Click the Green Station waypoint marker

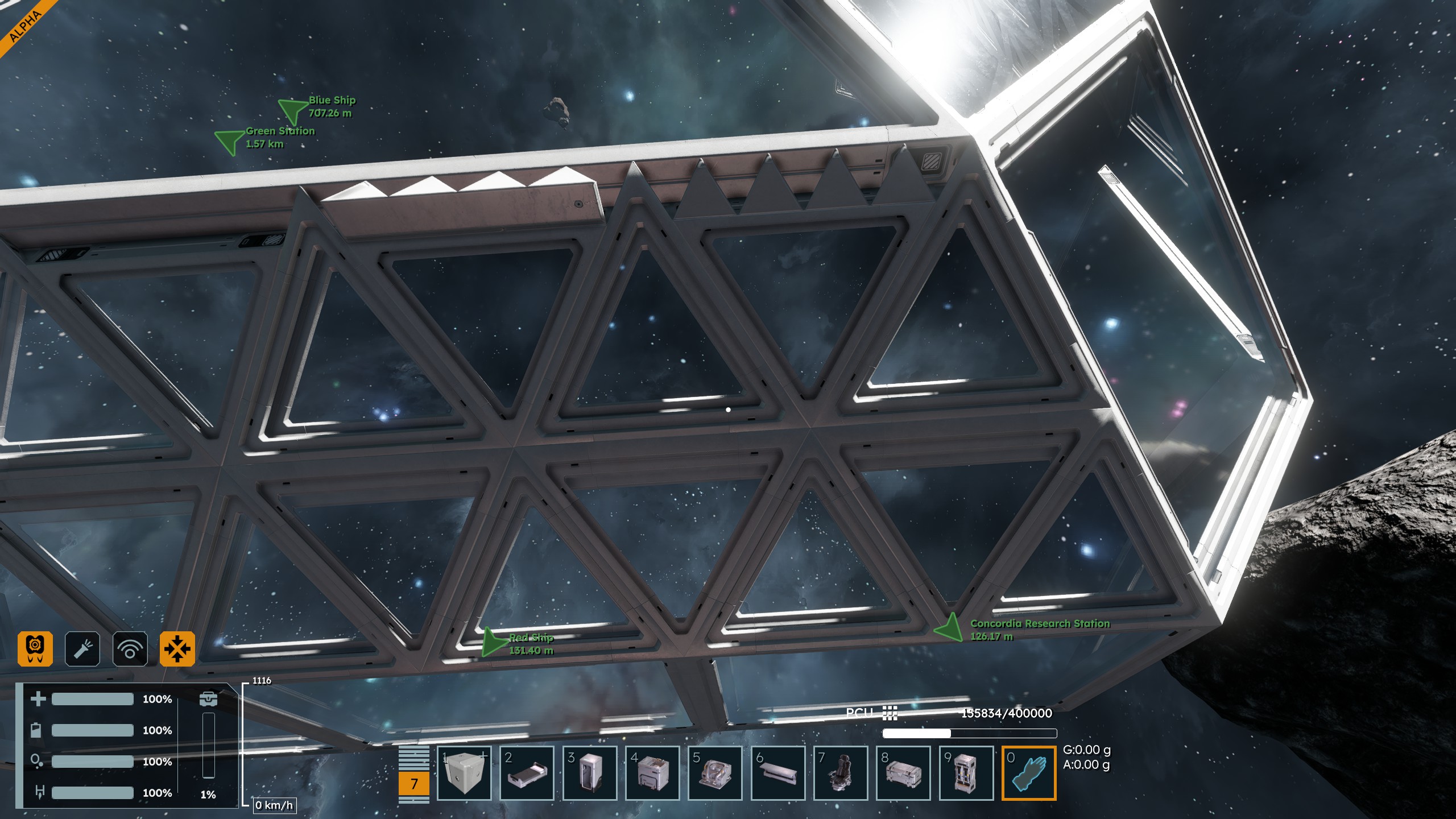[229, 141]
